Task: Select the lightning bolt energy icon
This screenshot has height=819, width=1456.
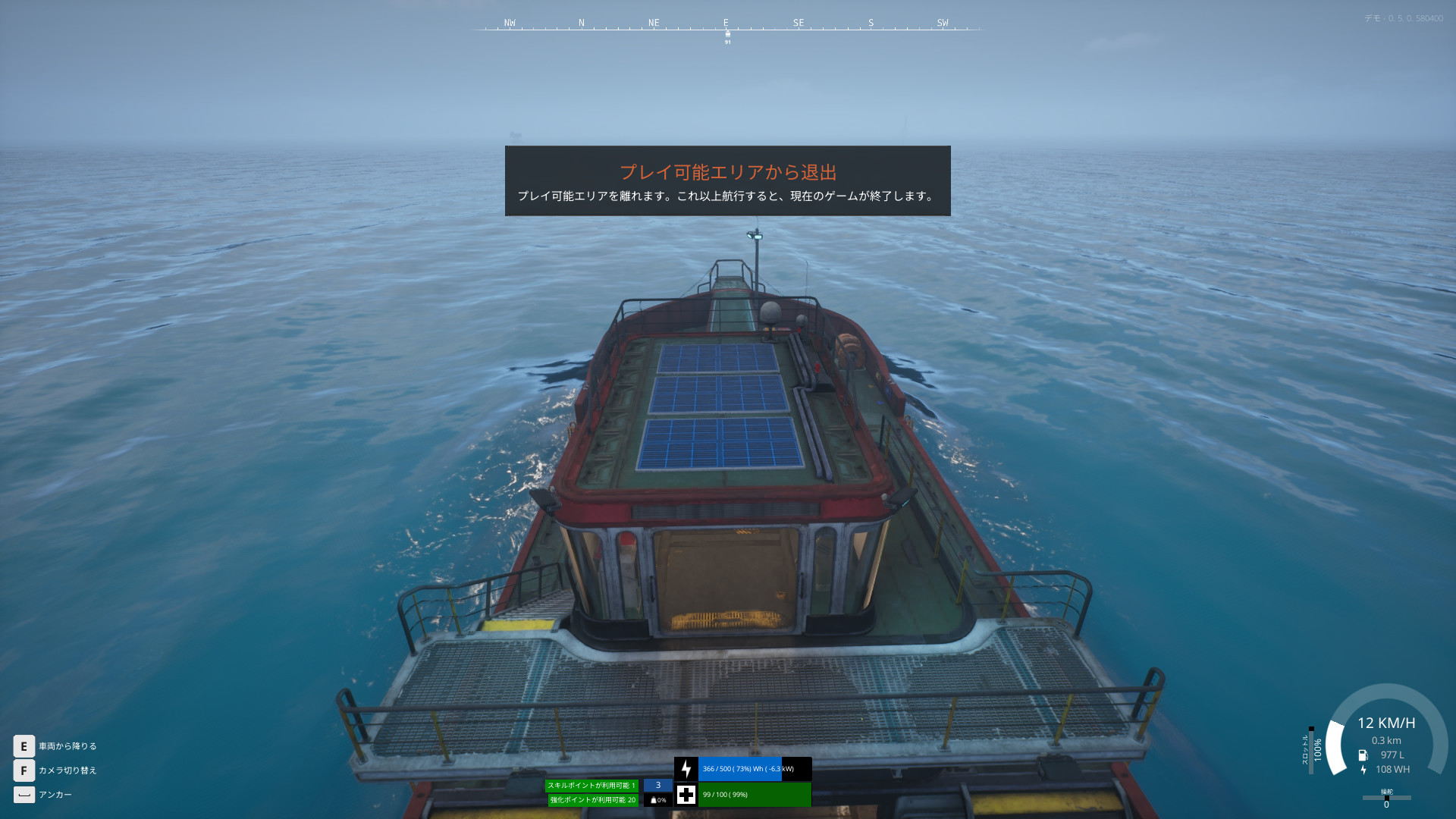Action: (x=686, y=769)
